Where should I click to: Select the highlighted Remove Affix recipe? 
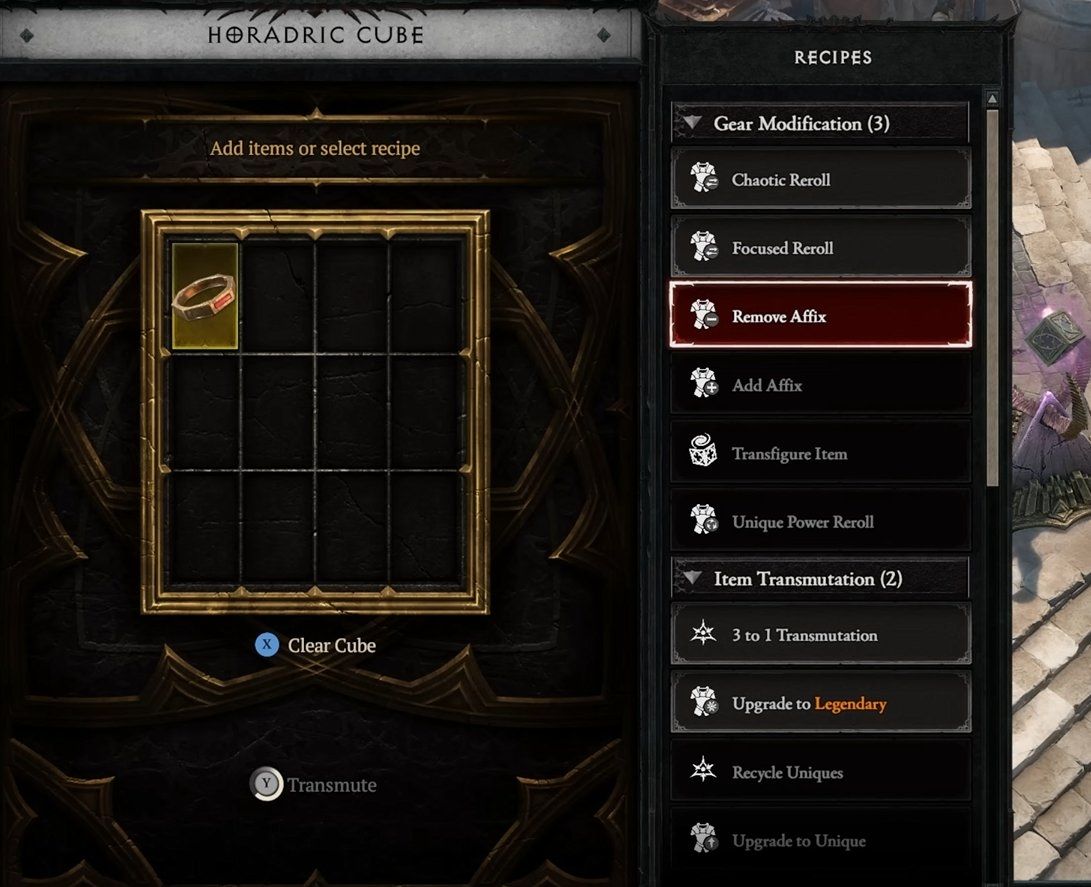tap(820, 316)
